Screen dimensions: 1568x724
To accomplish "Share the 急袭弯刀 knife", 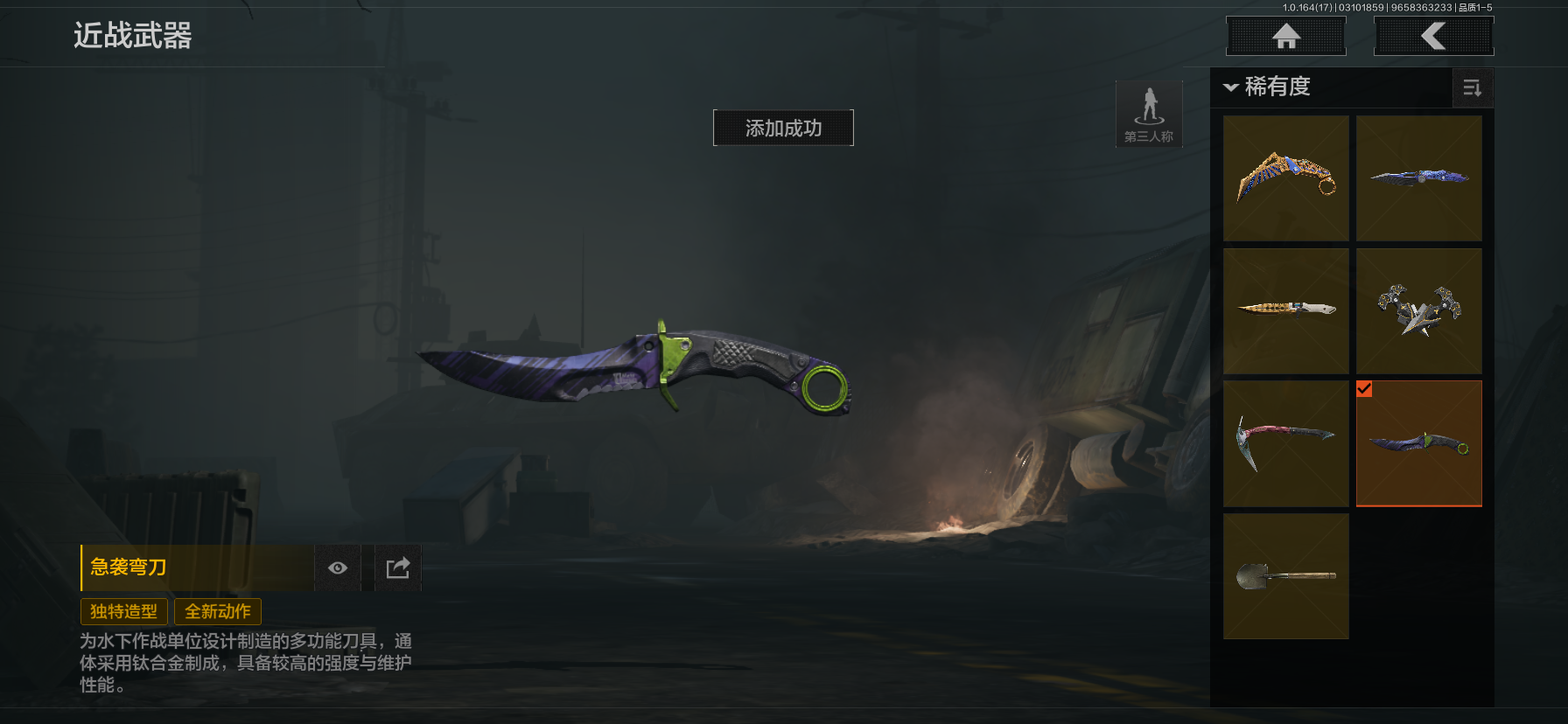I will (398, 568).
